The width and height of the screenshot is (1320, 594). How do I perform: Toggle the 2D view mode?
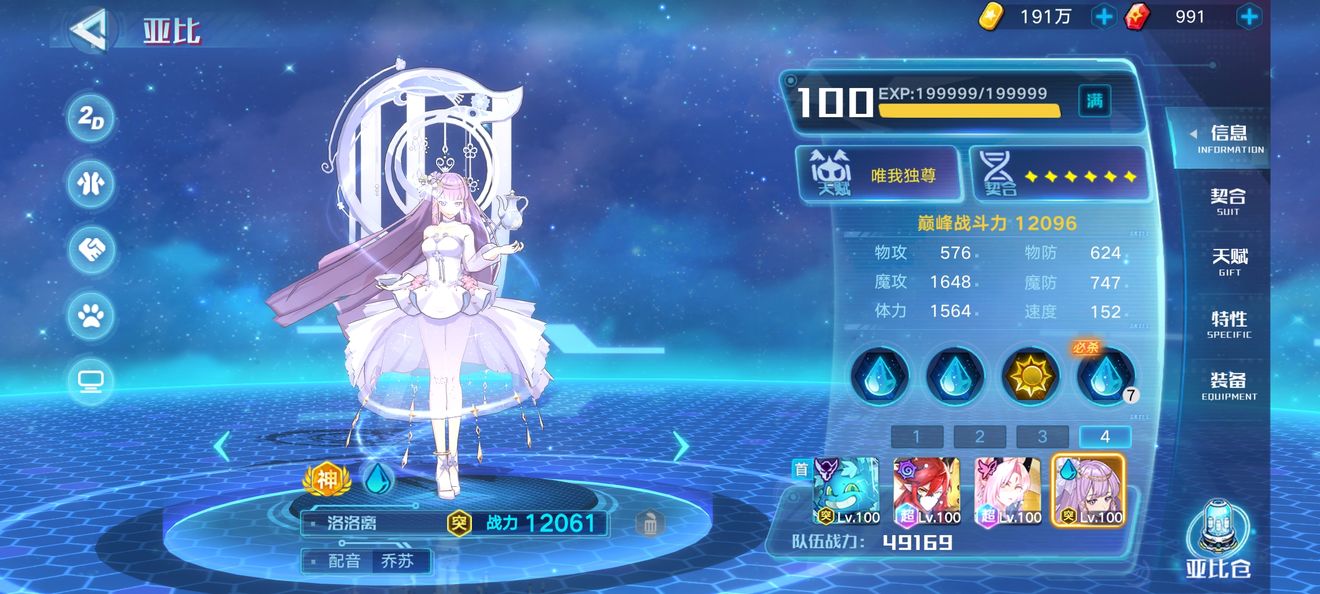(x=91, y=118)
